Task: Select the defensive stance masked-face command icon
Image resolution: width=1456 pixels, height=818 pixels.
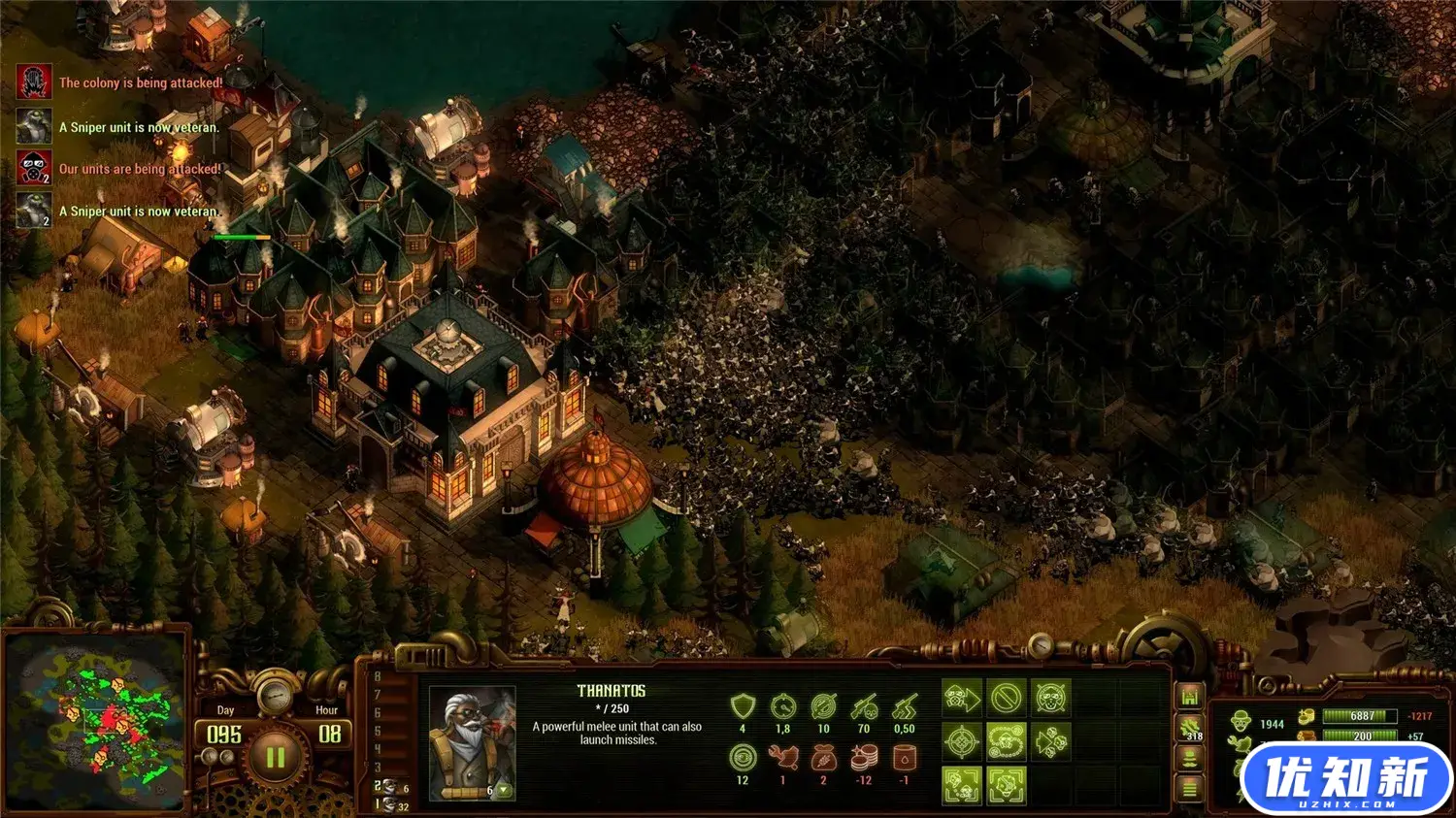Action: pos(1051,699)
